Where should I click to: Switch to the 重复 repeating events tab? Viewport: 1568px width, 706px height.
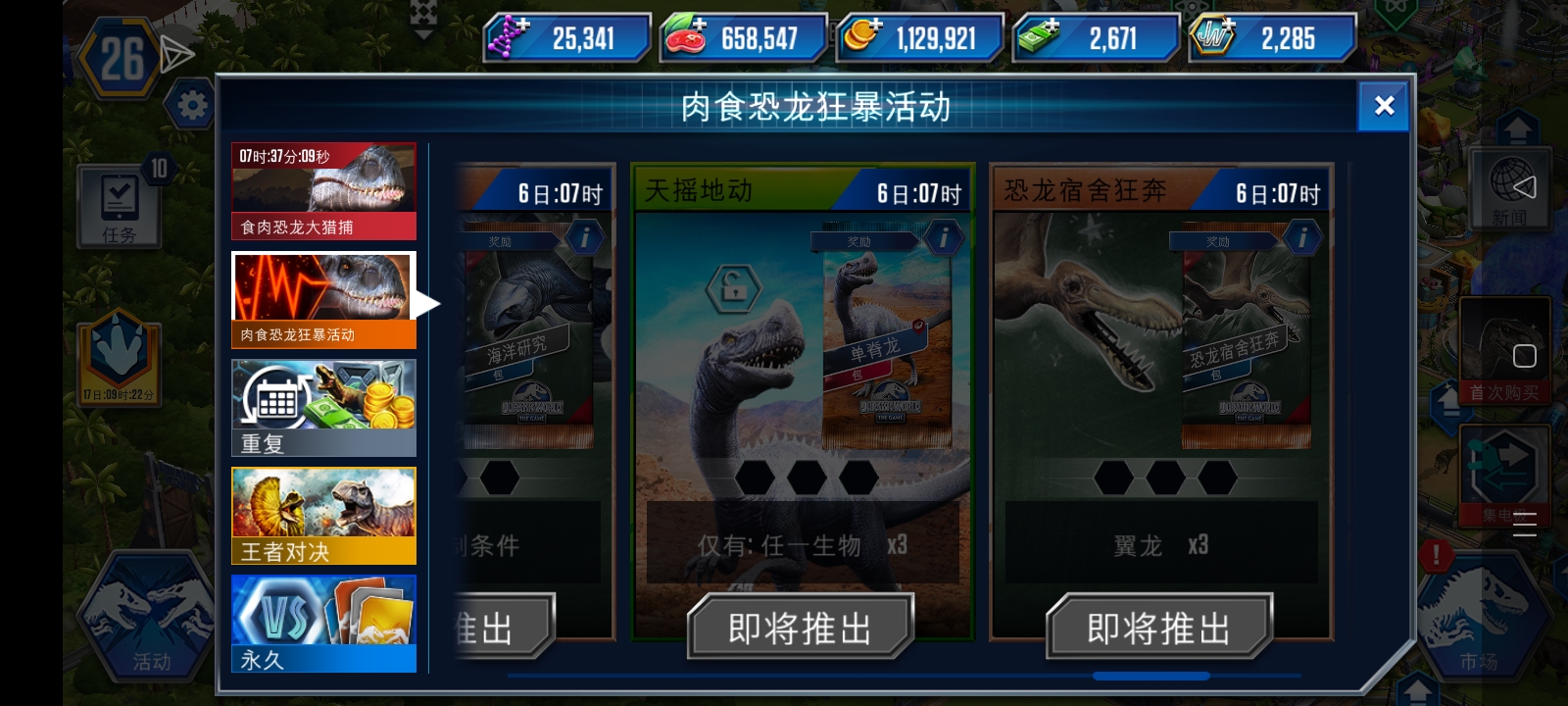point(323,405)
